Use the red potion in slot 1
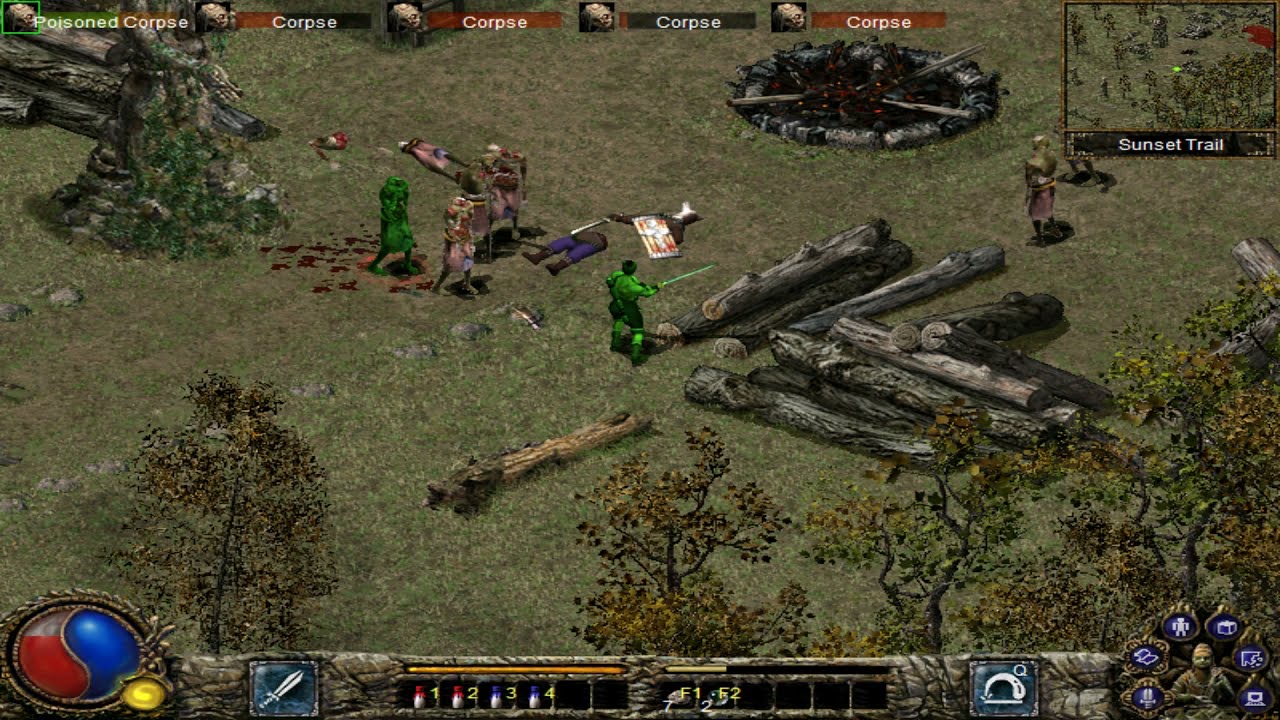 pyautogui.click(x=420, y=694)
